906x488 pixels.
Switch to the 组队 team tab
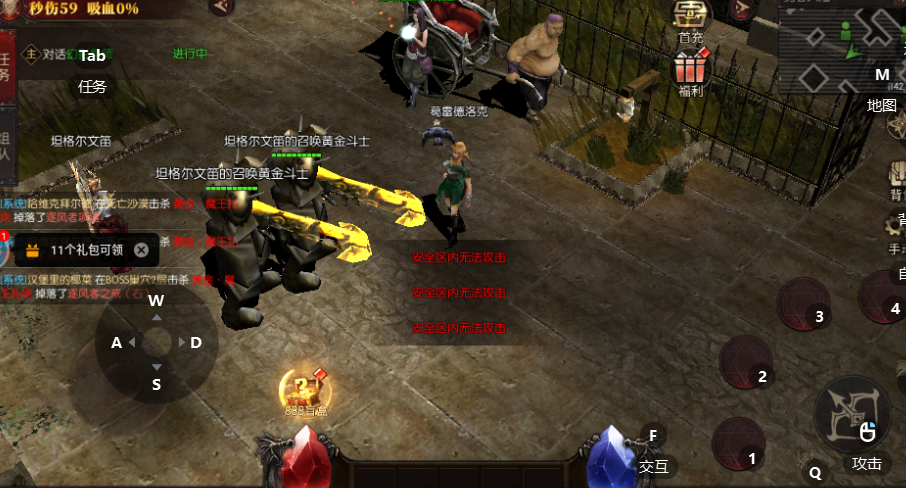[x=7, y=148]
